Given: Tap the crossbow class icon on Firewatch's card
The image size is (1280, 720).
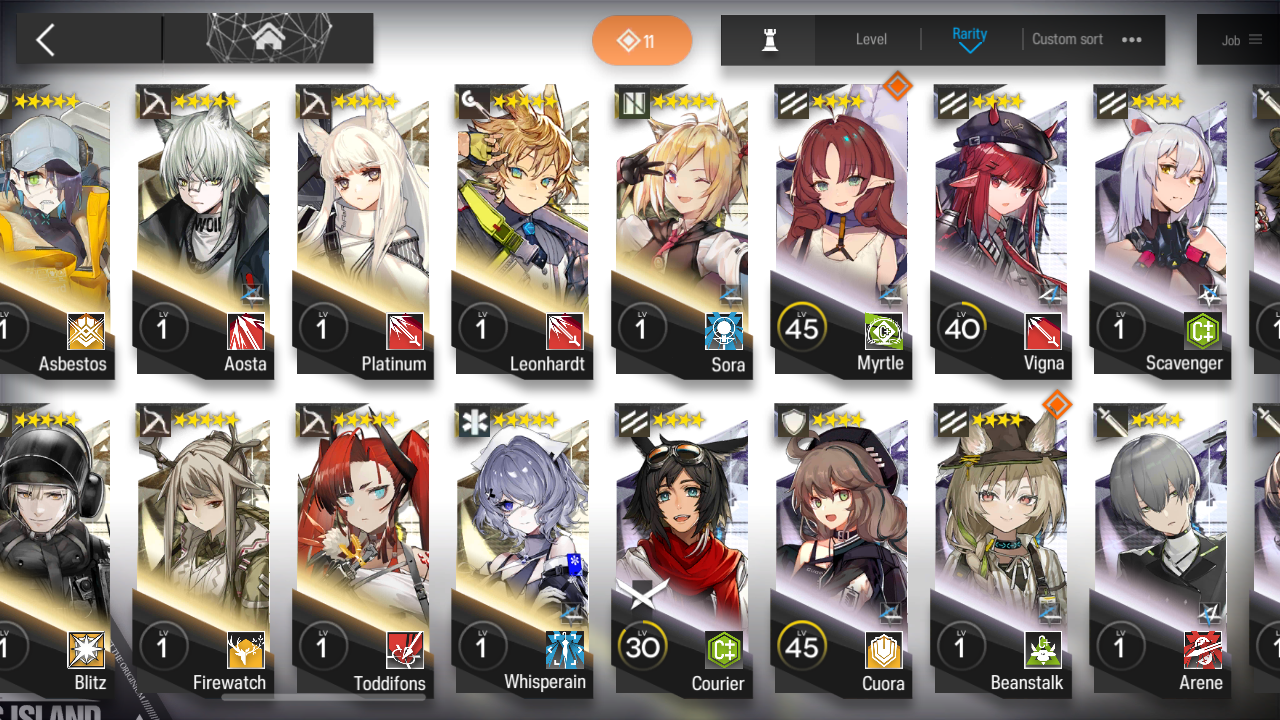Looking at the screenshot, I should click(244, 650).
